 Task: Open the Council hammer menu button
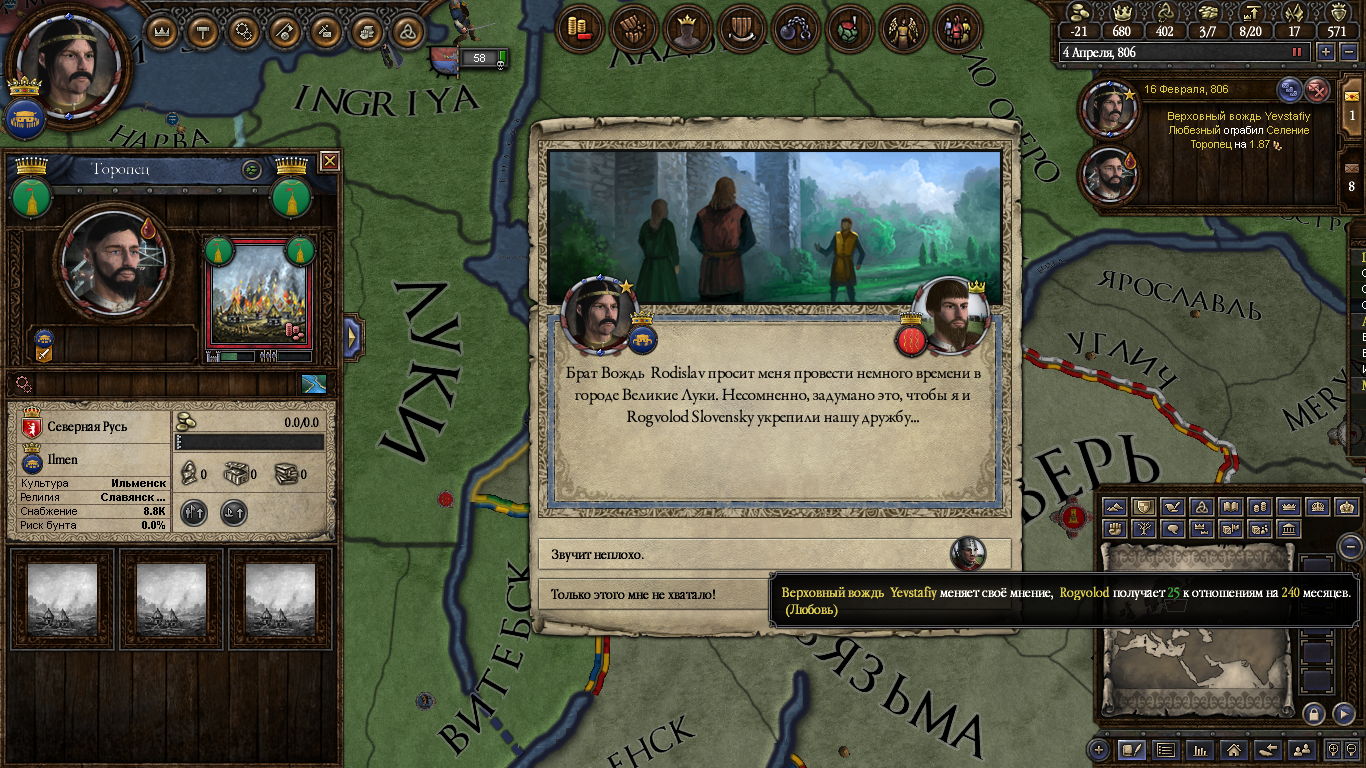point(203,31)
